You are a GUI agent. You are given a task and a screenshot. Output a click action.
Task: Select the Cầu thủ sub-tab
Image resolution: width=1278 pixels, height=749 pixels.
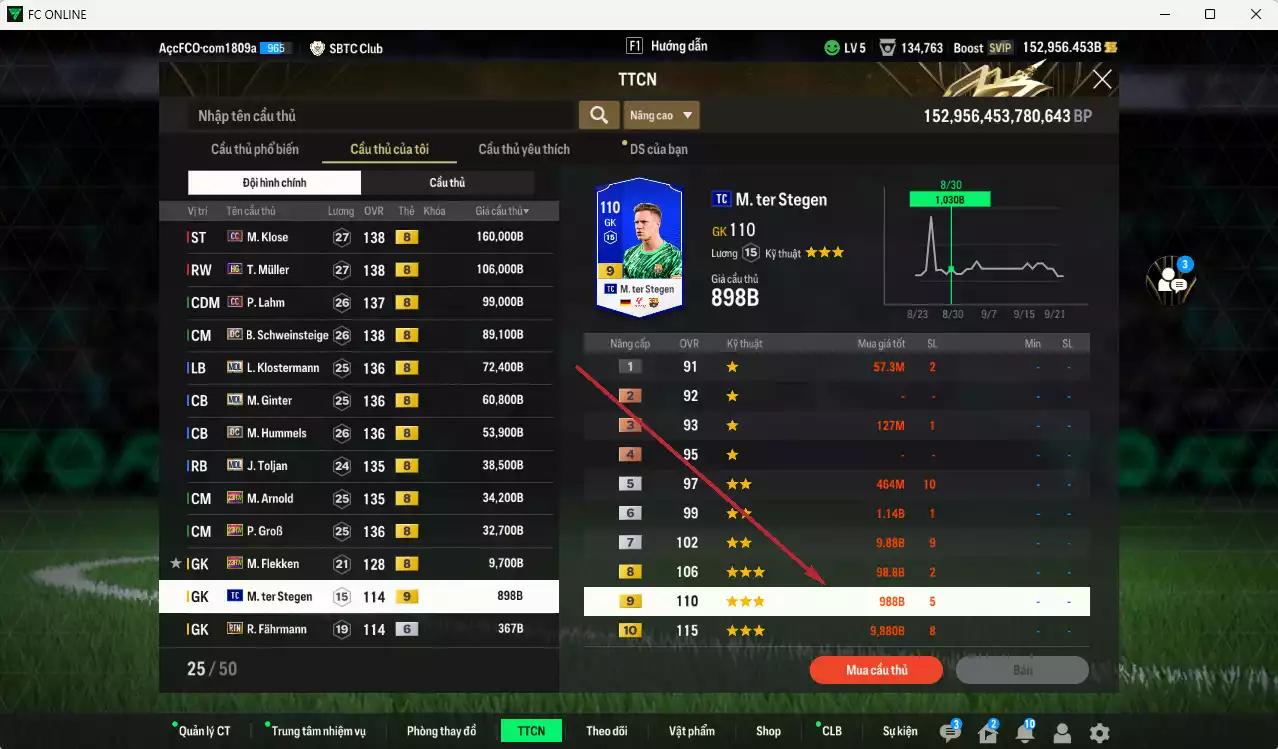click(x=447, y=183)
